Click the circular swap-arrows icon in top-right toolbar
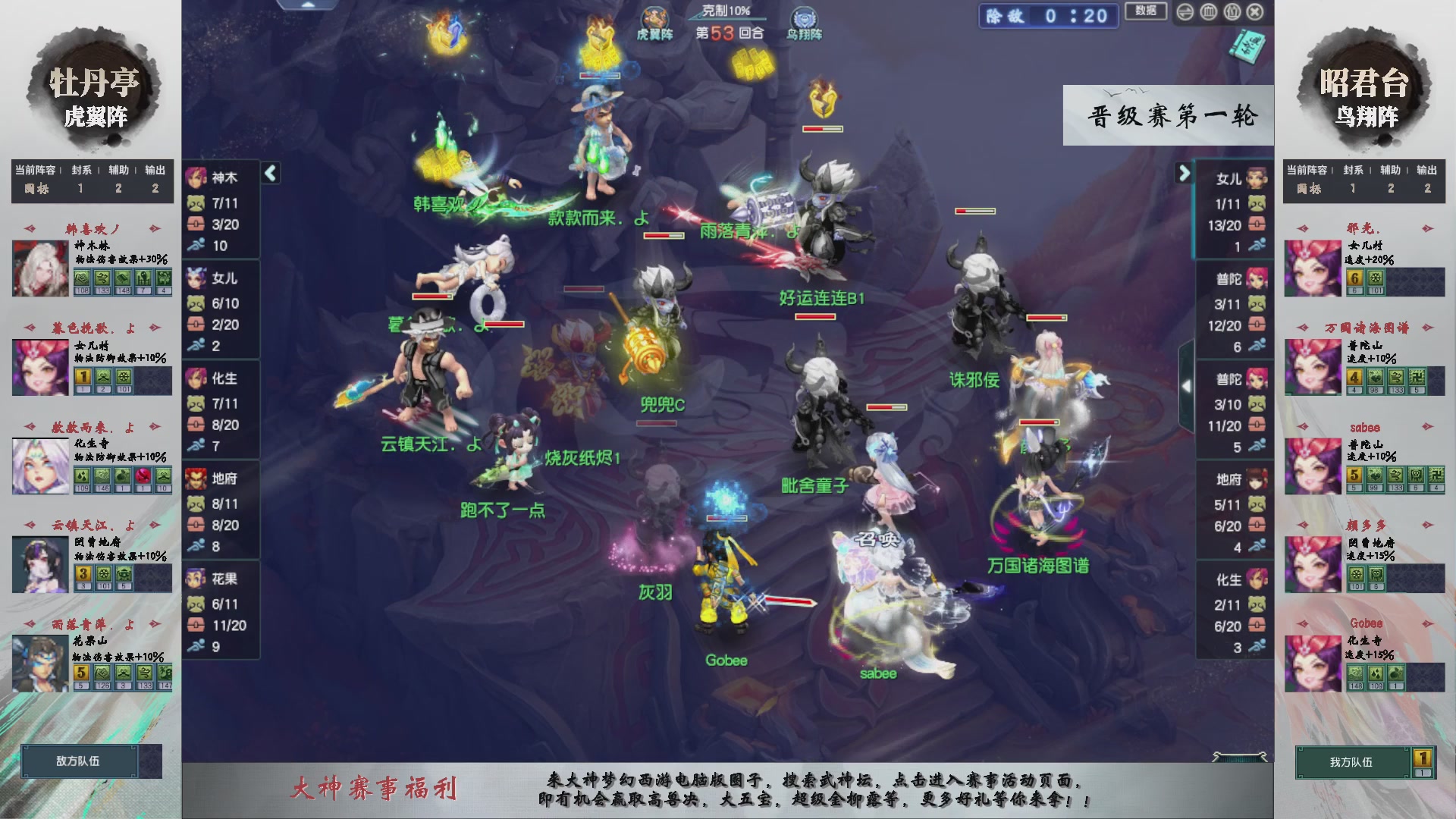Image resolution: width=1456 pixels, height=819 pixels. [1185, 12]
